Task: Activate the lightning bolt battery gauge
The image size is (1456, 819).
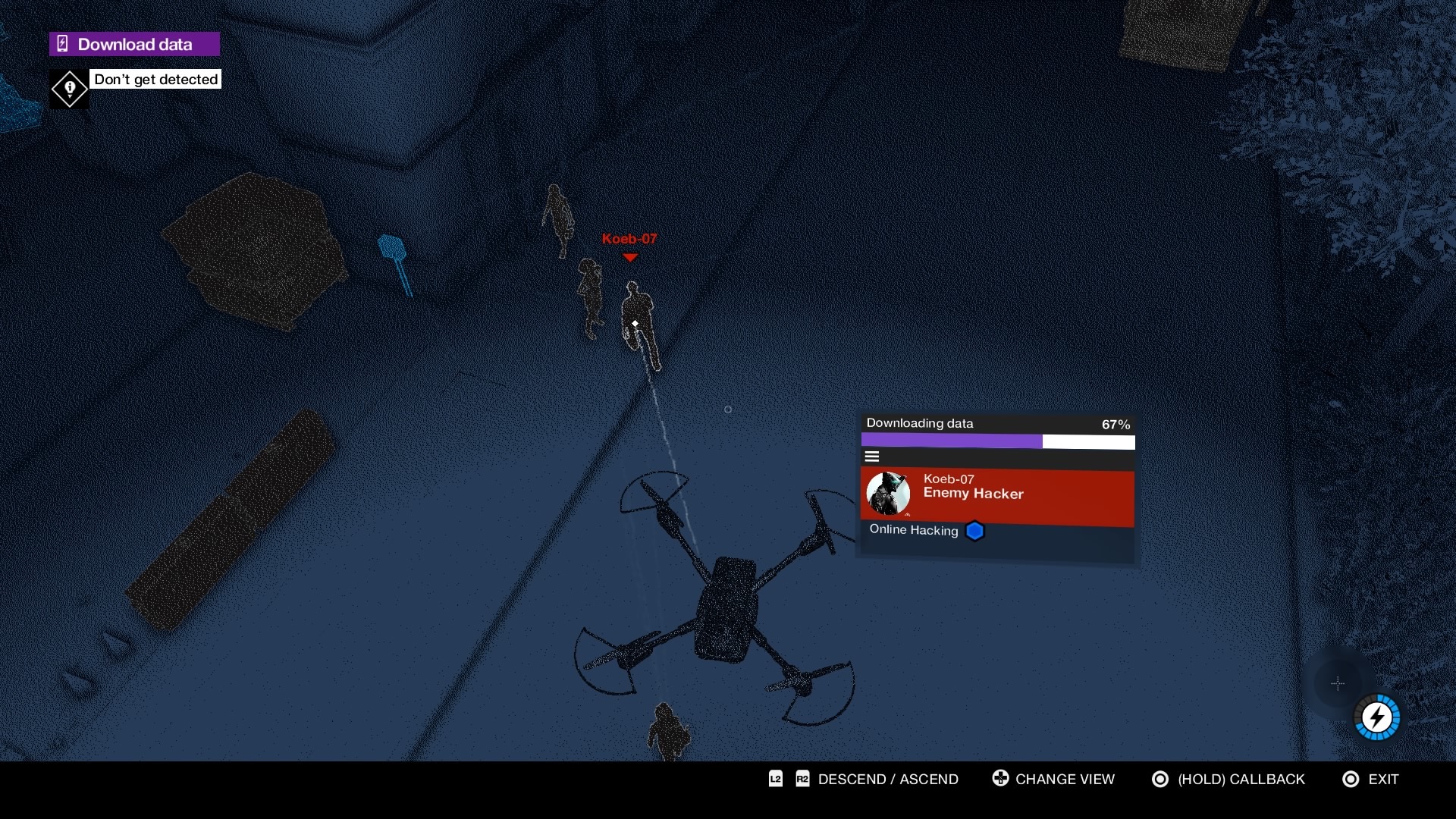Action: coord(1376,717)
